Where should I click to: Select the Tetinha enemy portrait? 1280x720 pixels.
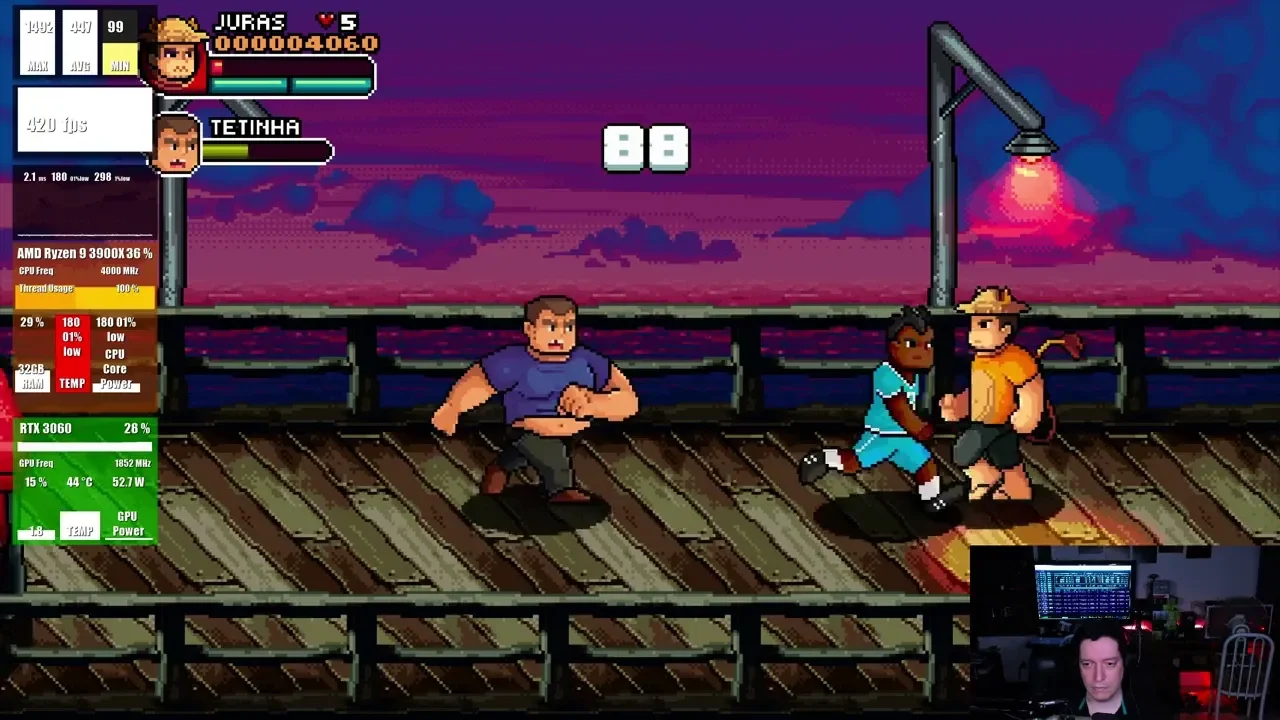(177, 145)
